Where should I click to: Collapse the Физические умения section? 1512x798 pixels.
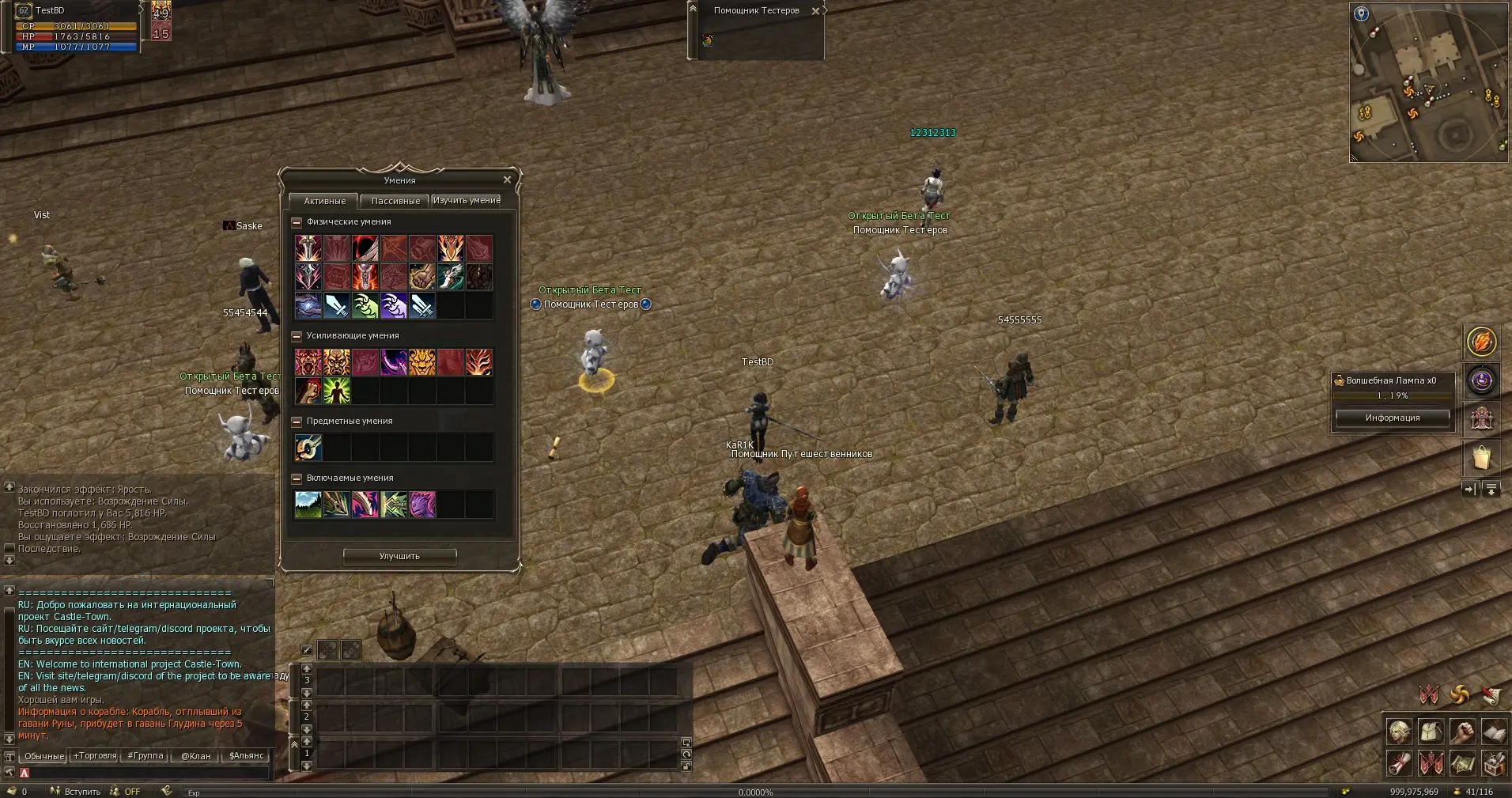pos(297,222)
